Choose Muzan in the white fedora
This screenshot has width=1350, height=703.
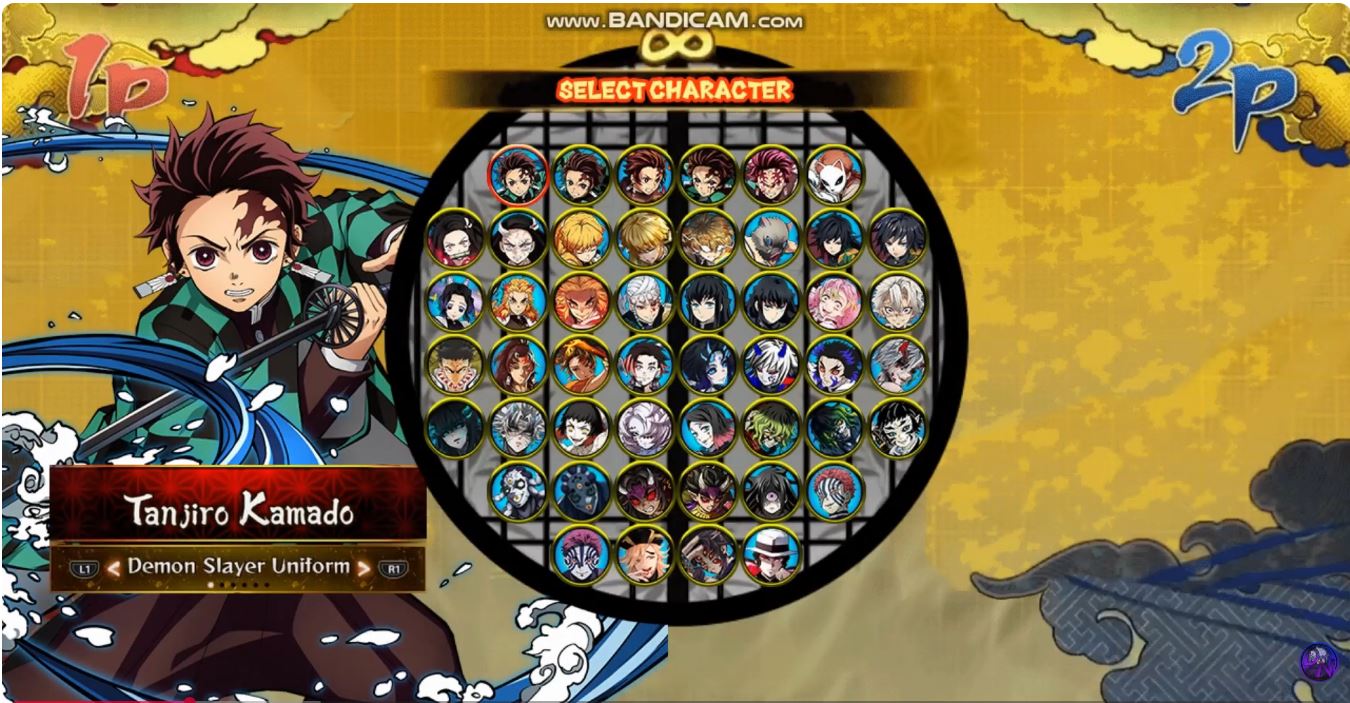click(770, 553)
